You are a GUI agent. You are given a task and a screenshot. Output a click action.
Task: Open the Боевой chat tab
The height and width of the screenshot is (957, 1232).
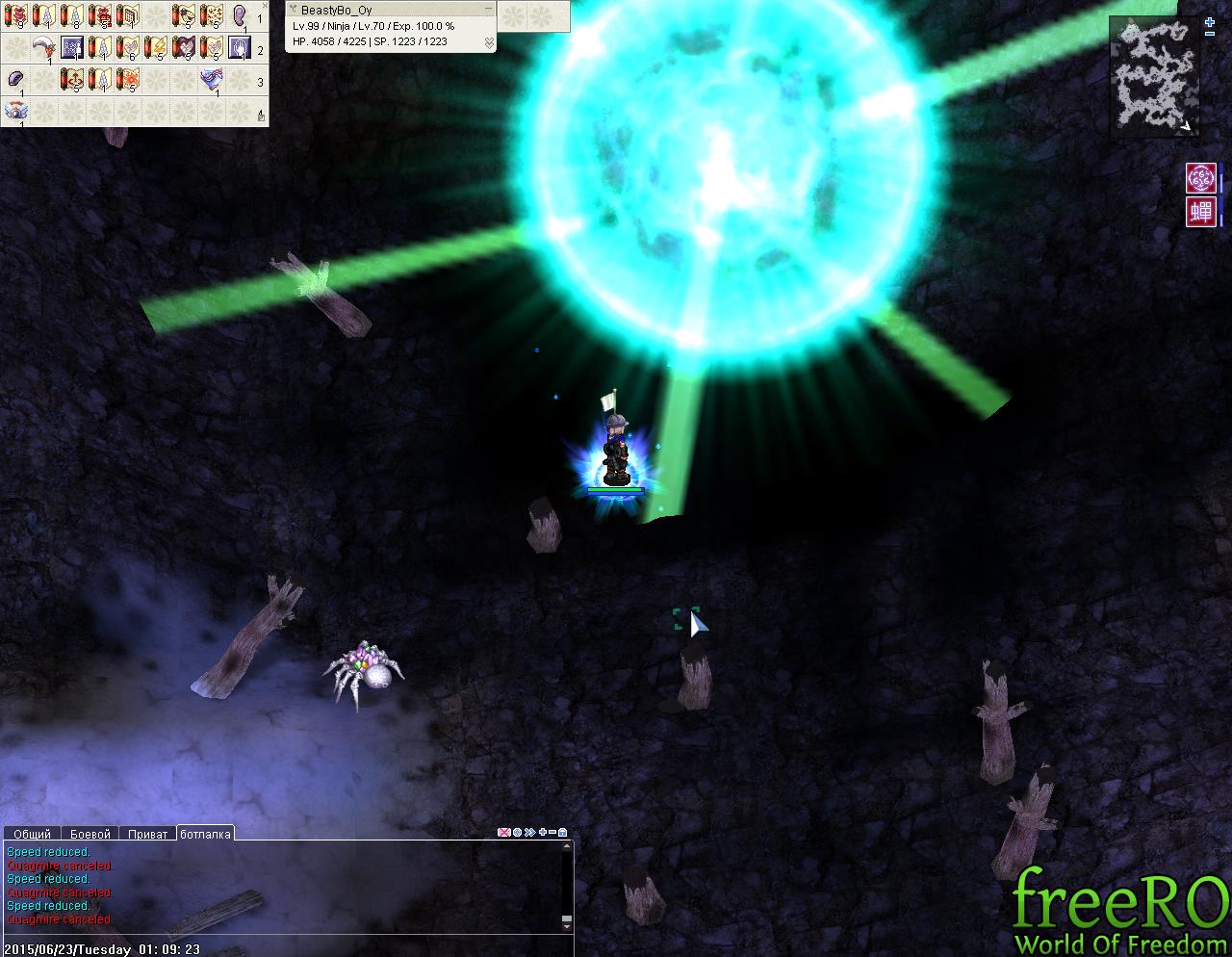pos(90,834)
